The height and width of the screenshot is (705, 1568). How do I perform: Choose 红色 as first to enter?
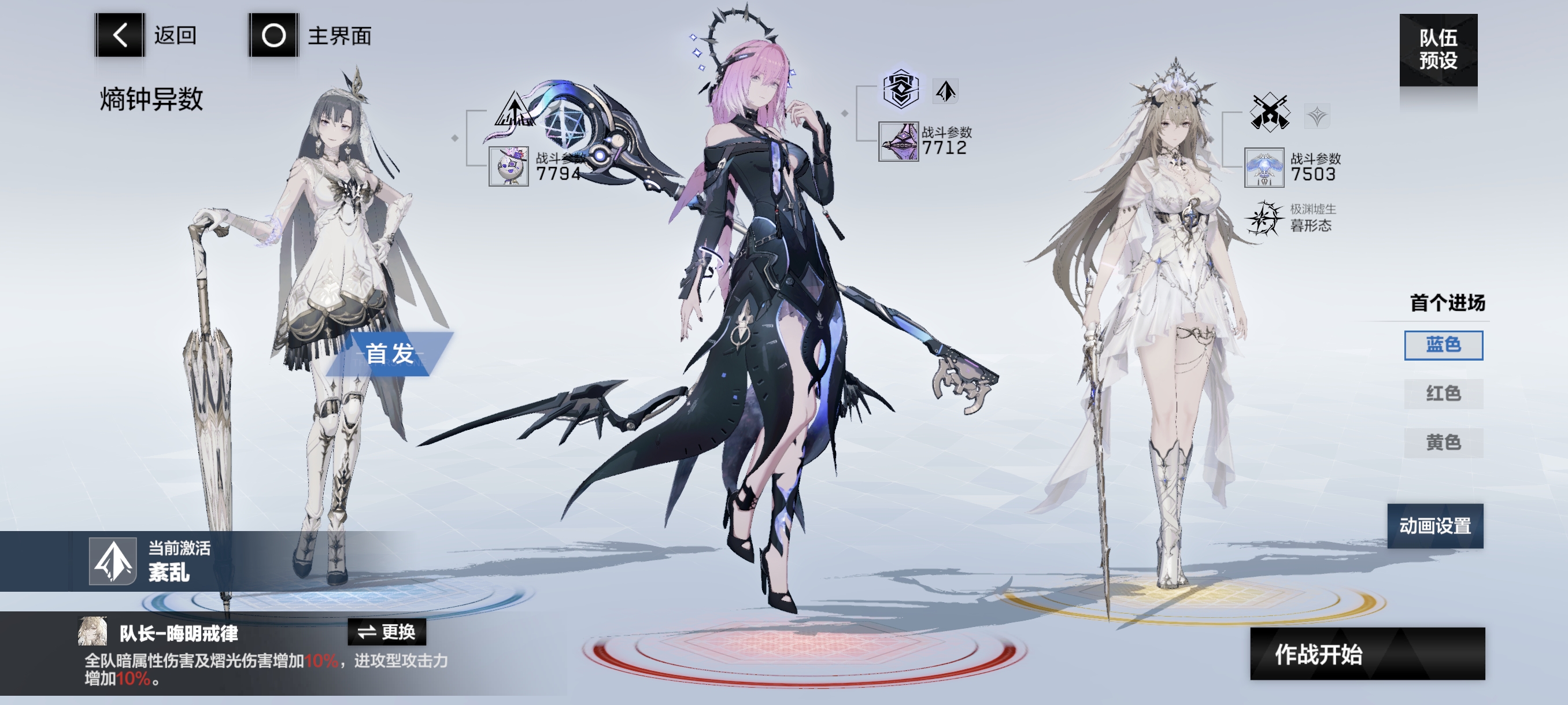(1443, 394)
